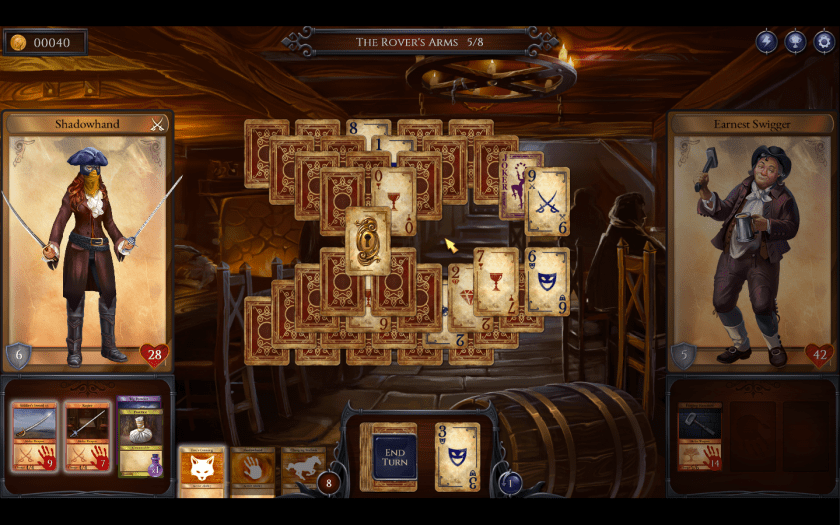Open the settings gear menu
Image resolution: width=840 pixels, height=525 pixels.
(x=823, y=42)
